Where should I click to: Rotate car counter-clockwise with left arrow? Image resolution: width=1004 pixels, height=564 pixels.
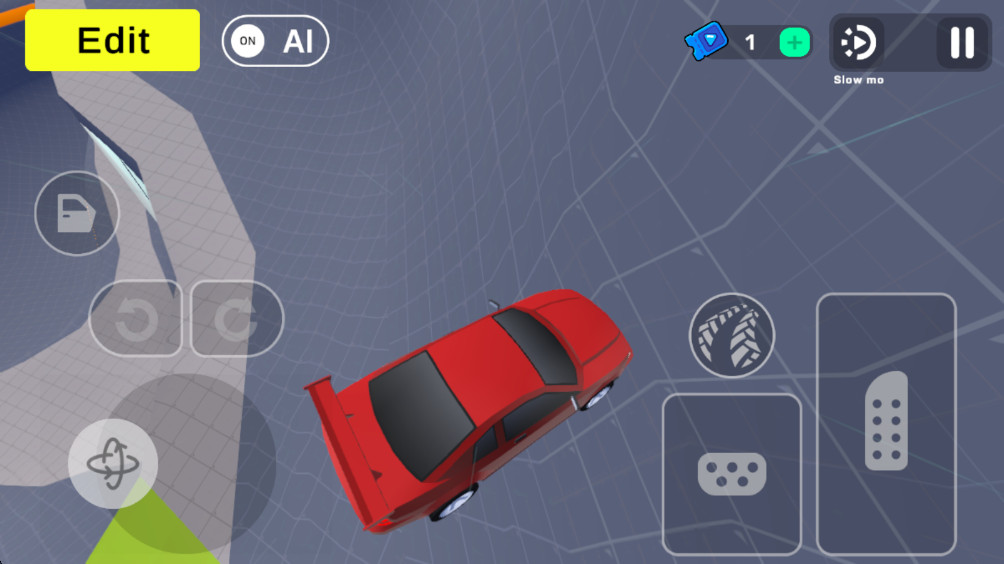[136, 320]
